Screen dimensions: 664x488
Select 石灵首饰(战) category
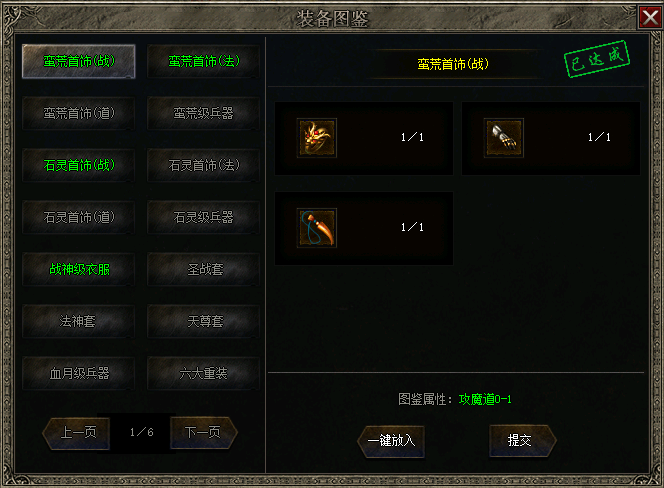point(79,165)
